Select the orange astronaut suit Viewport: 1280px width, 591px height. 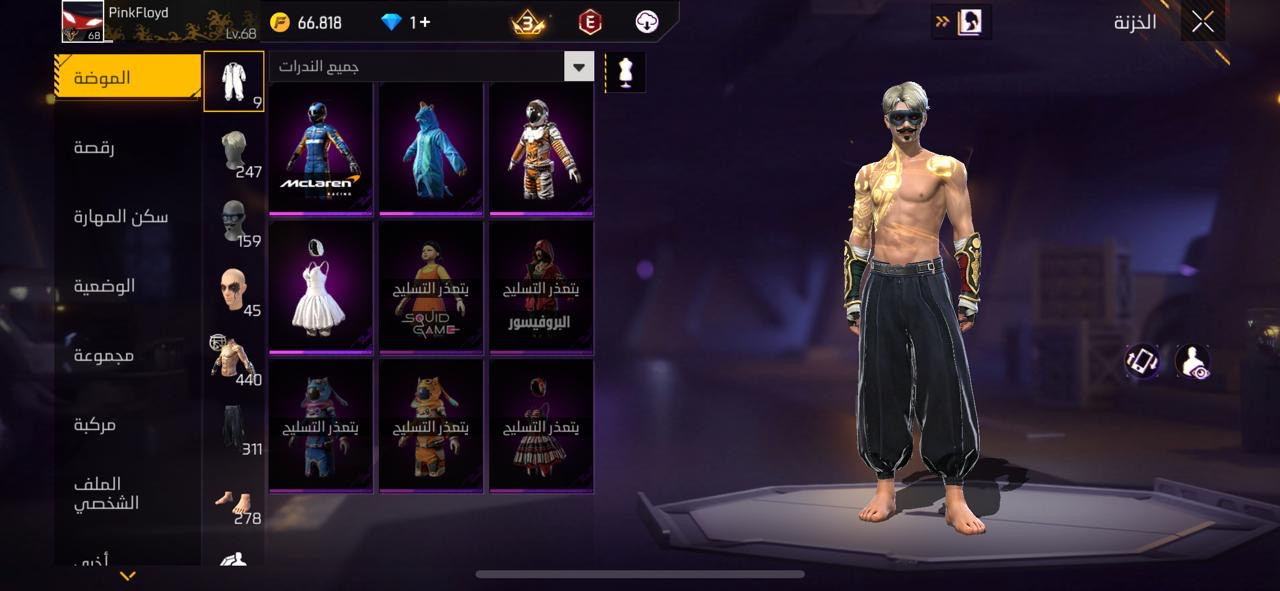coord(541,148)
